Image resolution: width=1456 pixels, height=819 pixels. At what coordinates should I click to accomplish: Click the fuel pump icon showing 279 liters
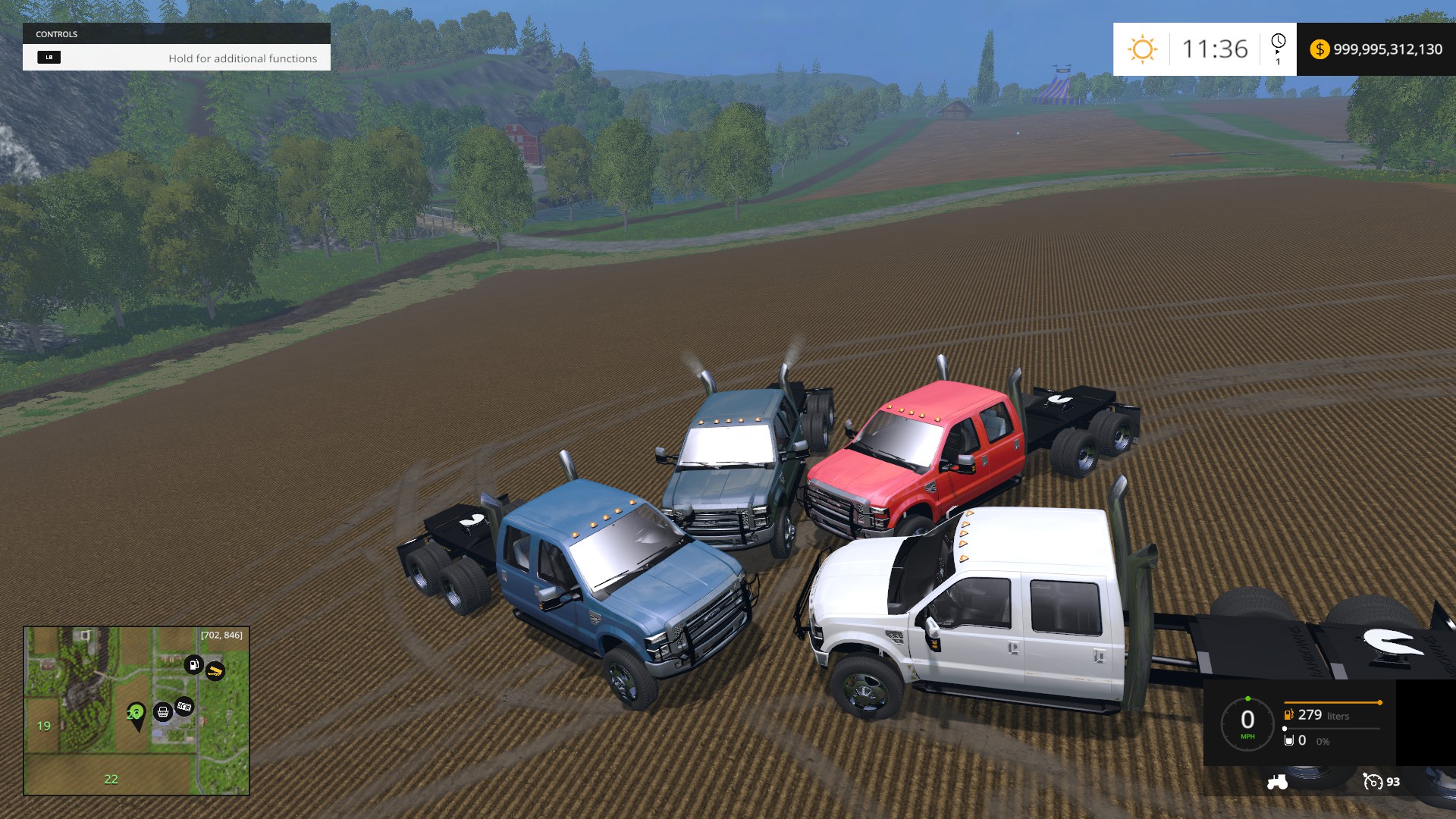coord(1288,716)
